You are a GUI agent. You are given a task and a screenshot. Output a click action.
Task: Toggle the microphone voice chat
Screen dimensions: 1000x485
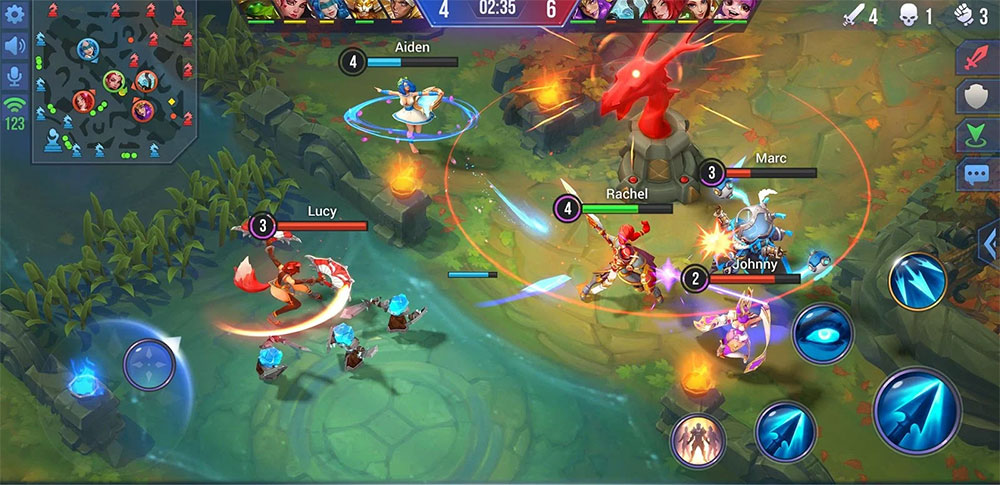(14, 76)
